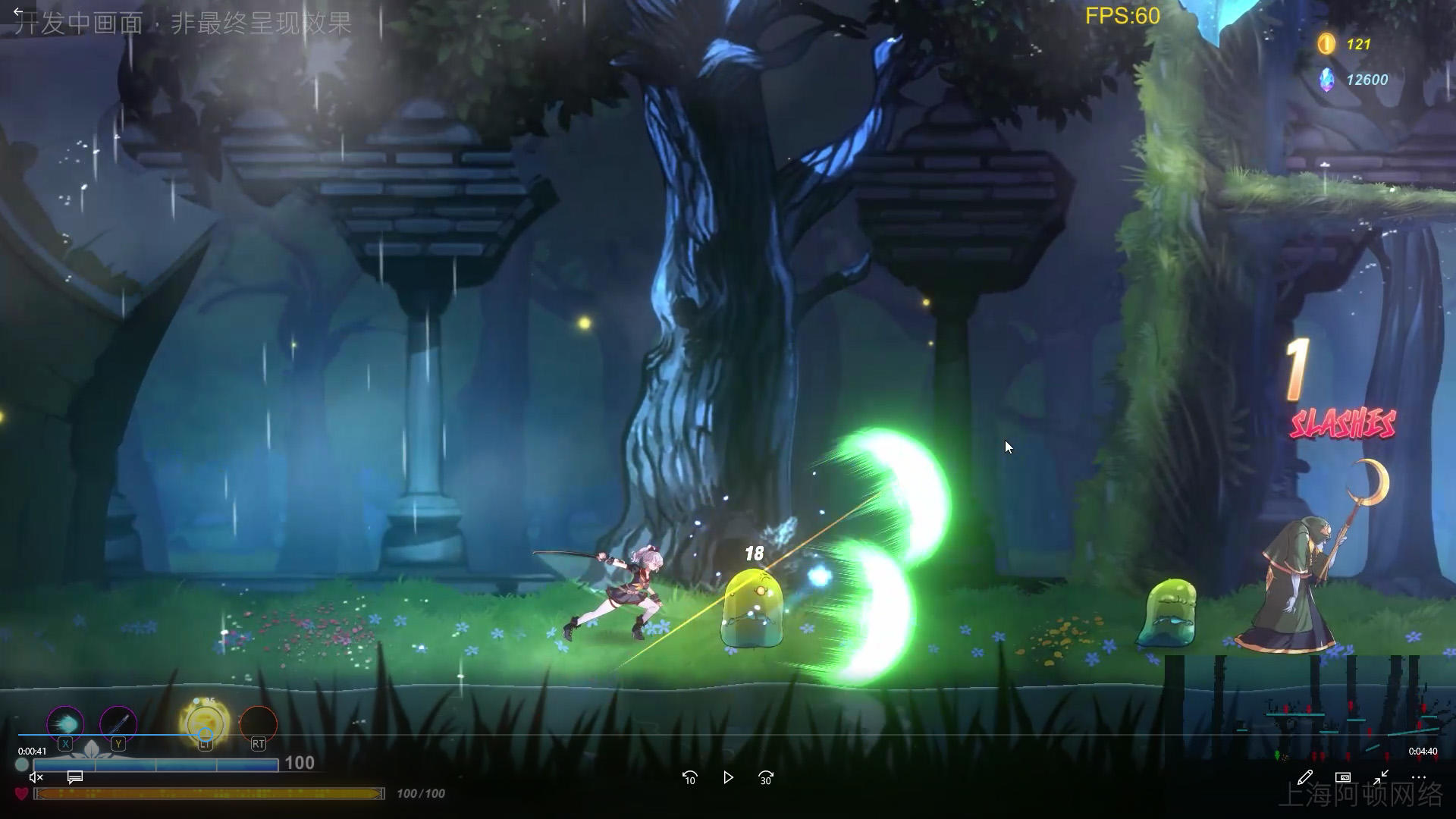Image resolution: width=1456 pixels, height=819 pixels.
Task: Resume the video with the play button
Action: coord(728,777)
